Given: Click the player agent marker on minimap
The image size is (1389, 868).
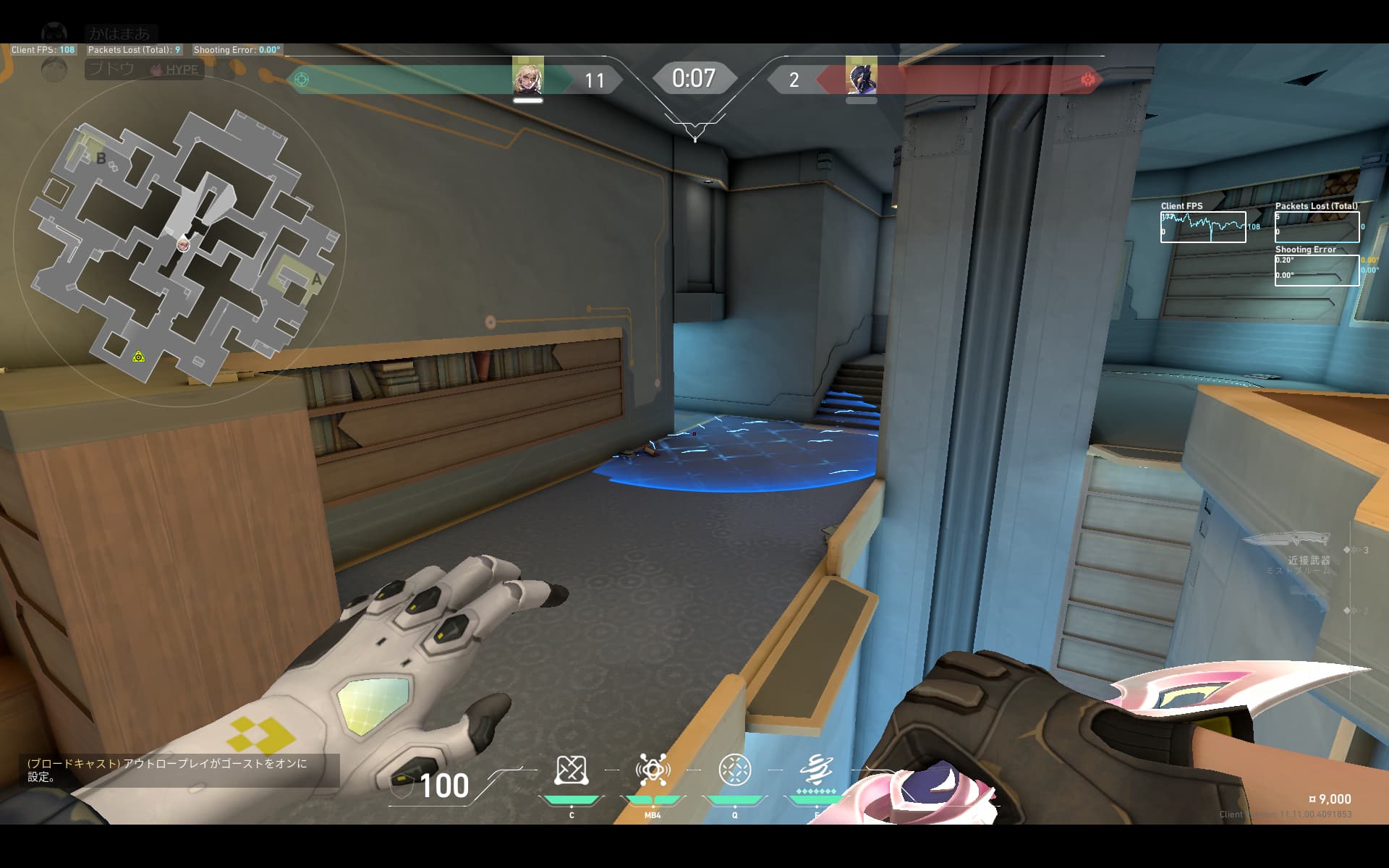Looking at the screenshot, I should 184,244.
